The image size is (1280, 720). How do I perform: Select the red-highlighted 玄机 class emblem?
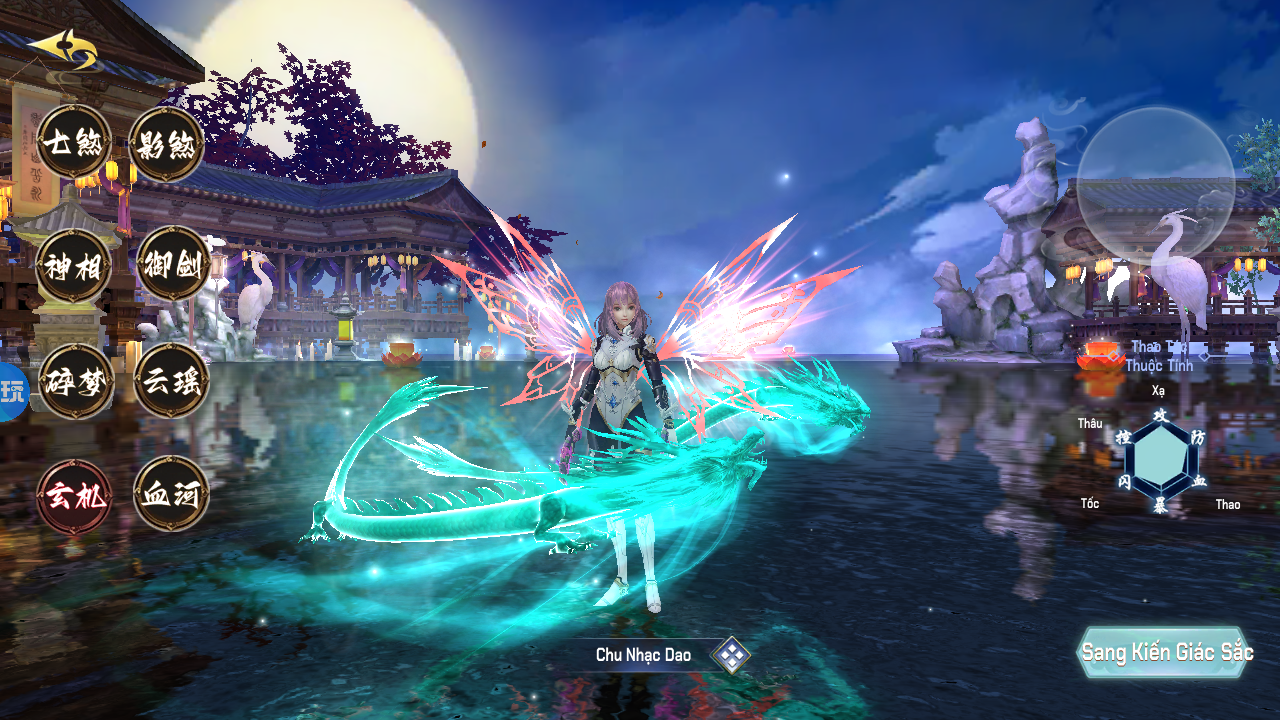pyautogui.click(x=74, y=496)
